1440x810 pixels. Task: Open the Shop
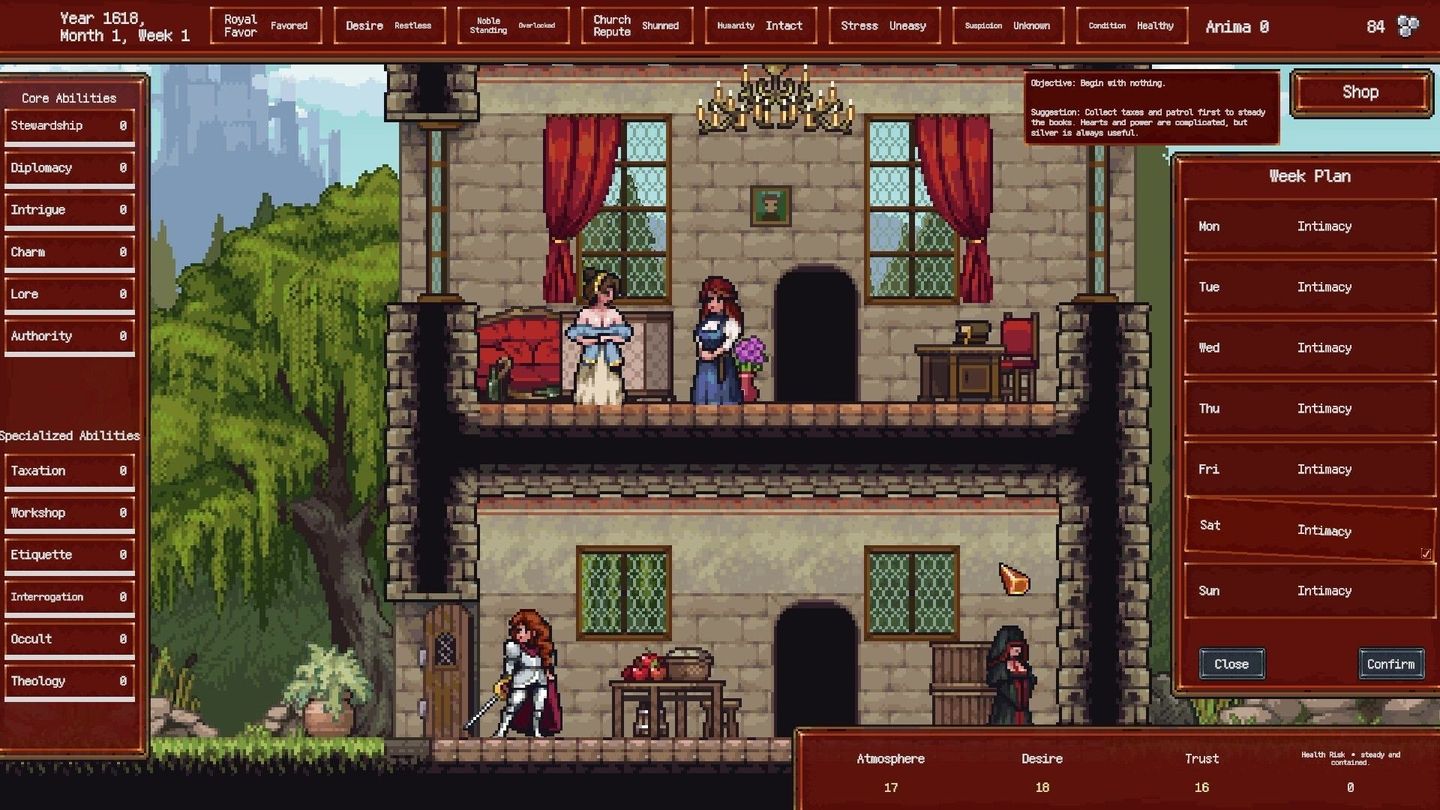tap(1360, 91)
